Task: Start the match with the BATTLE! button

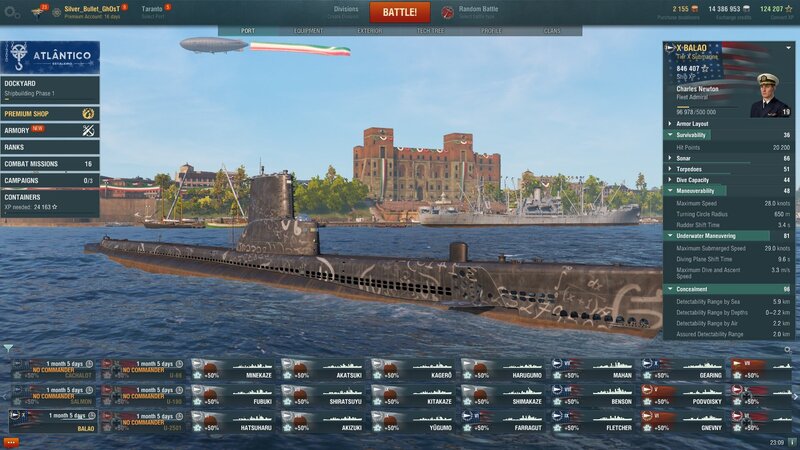Action: tap(400, 12)
